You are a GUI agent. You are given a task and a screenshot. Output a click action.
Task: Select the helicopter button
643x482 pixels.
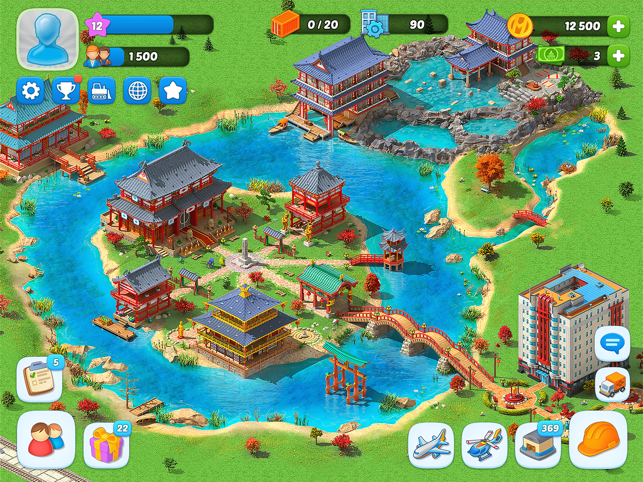pyautogui.click(x=485, y=444)
